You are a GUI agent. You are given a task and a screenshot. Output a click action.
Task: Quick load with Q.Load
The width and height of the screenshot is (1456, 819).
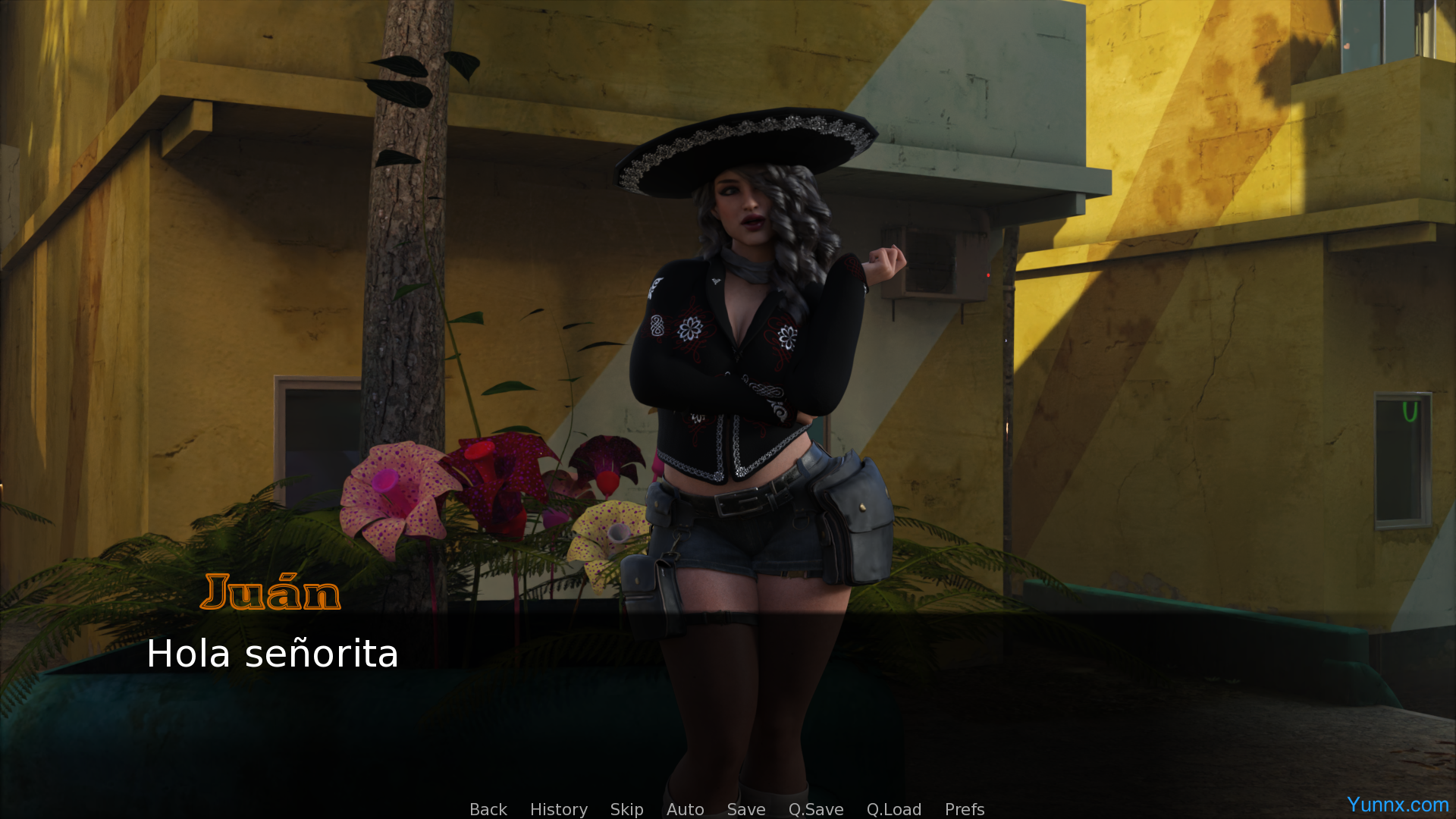pyautogui.click(x=893, y=809)
